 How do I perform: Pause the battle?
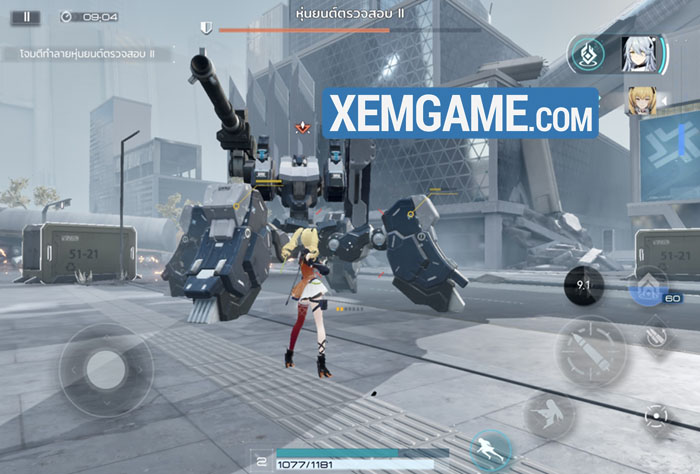26,17
